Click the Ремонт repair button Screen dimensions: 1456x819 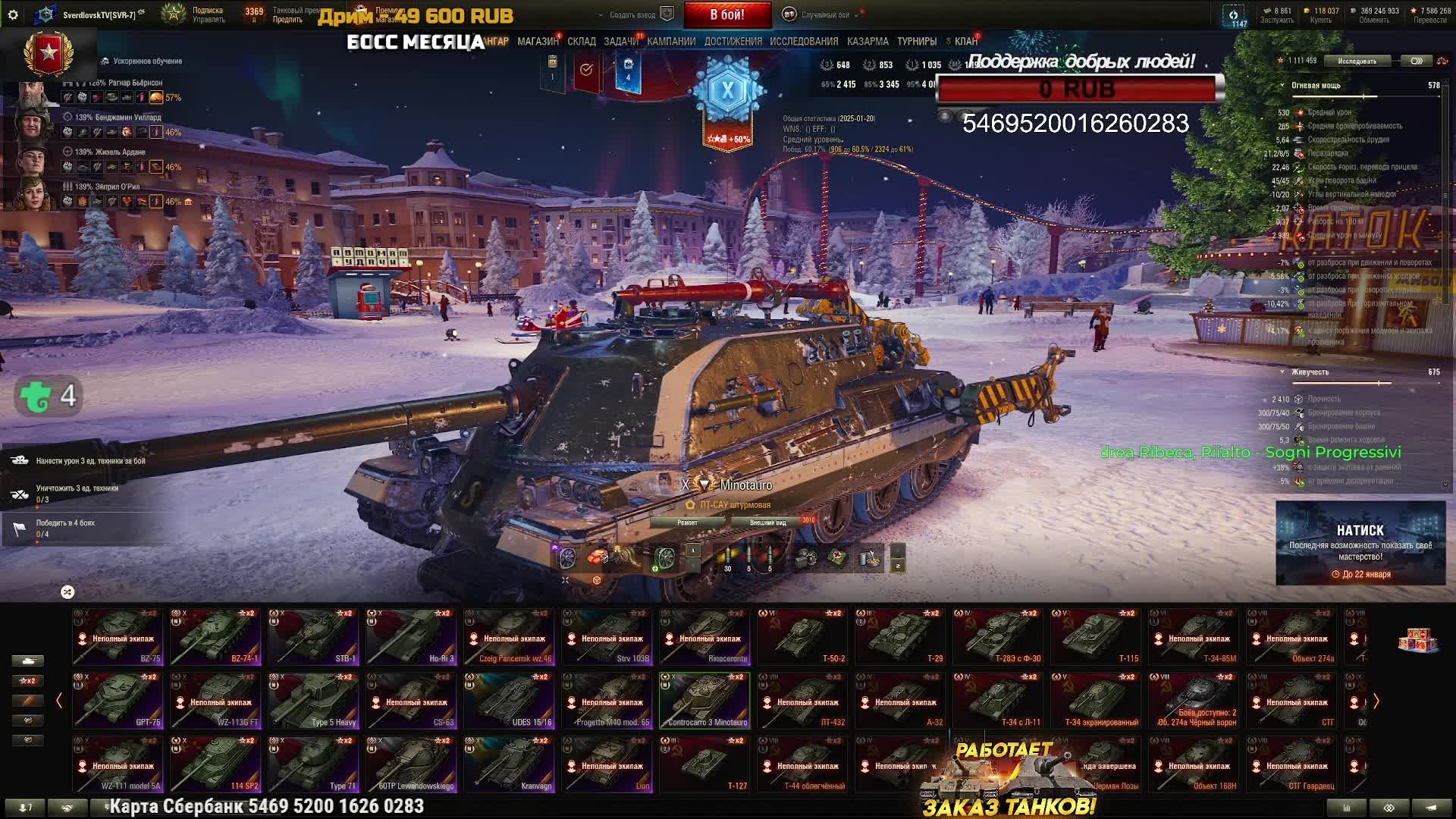click(687, 522)
